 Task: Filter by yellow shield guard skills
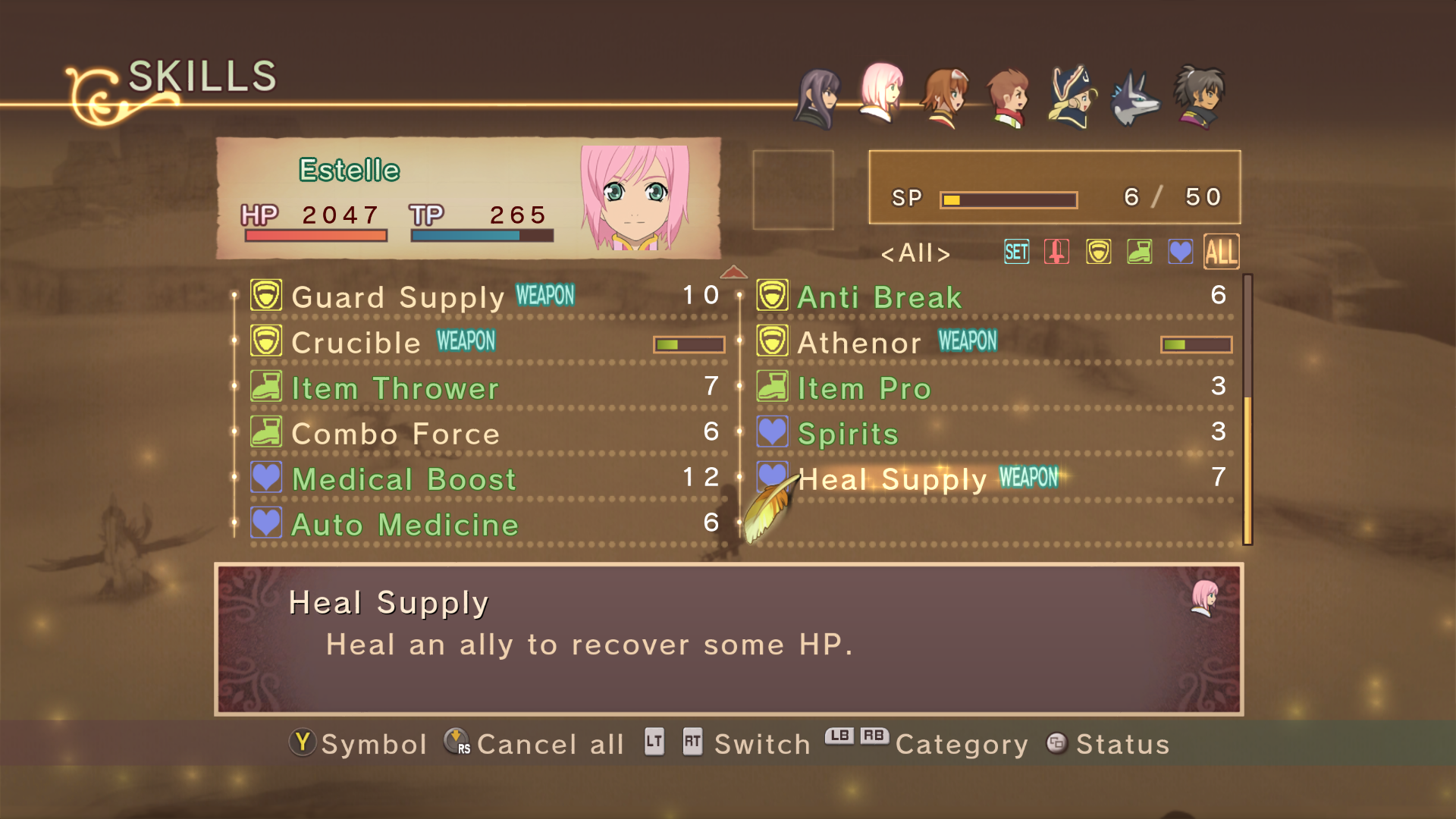(1098, 252)
